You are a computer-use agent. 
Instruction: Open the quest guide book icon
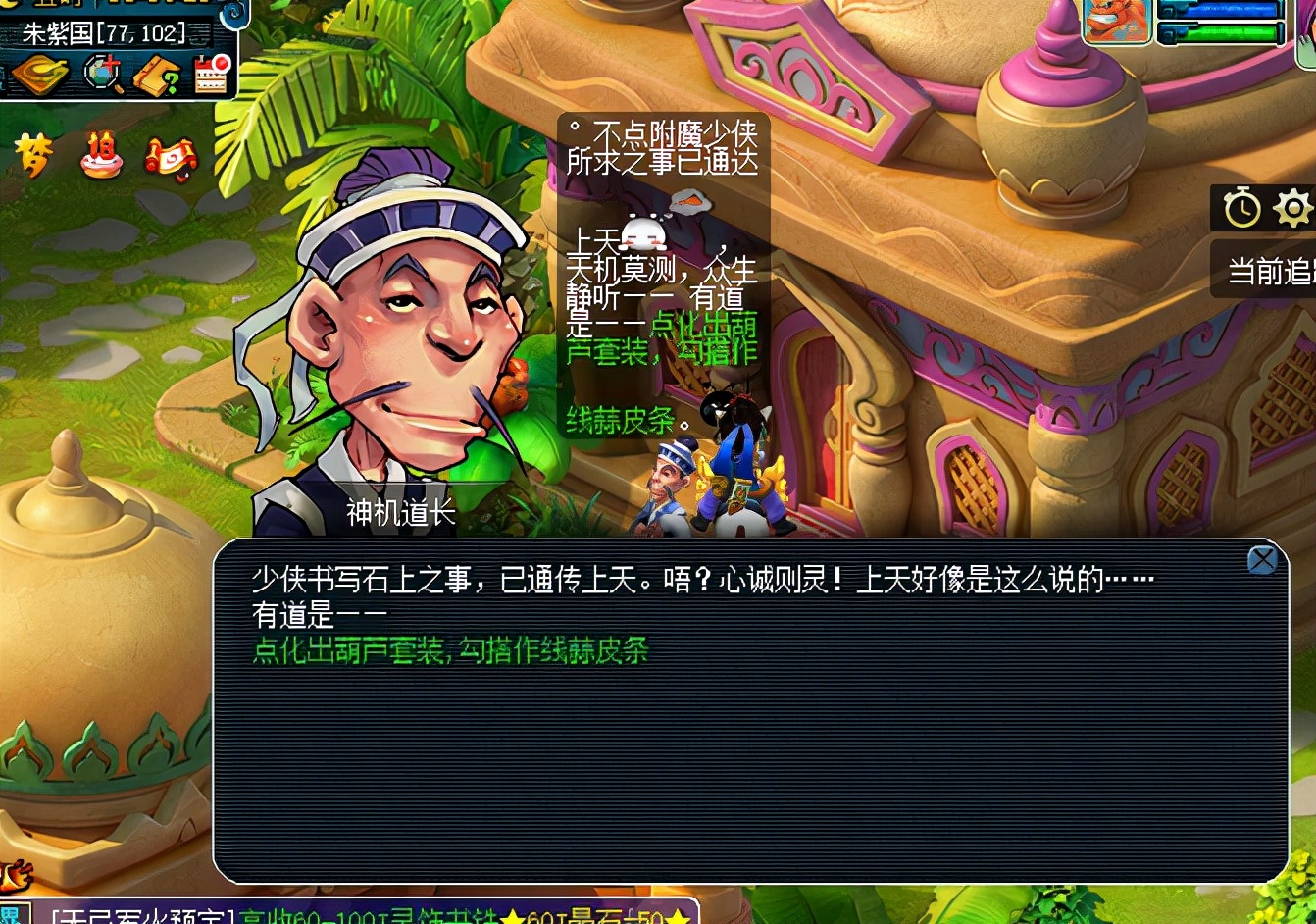click(x=157, y=75)
